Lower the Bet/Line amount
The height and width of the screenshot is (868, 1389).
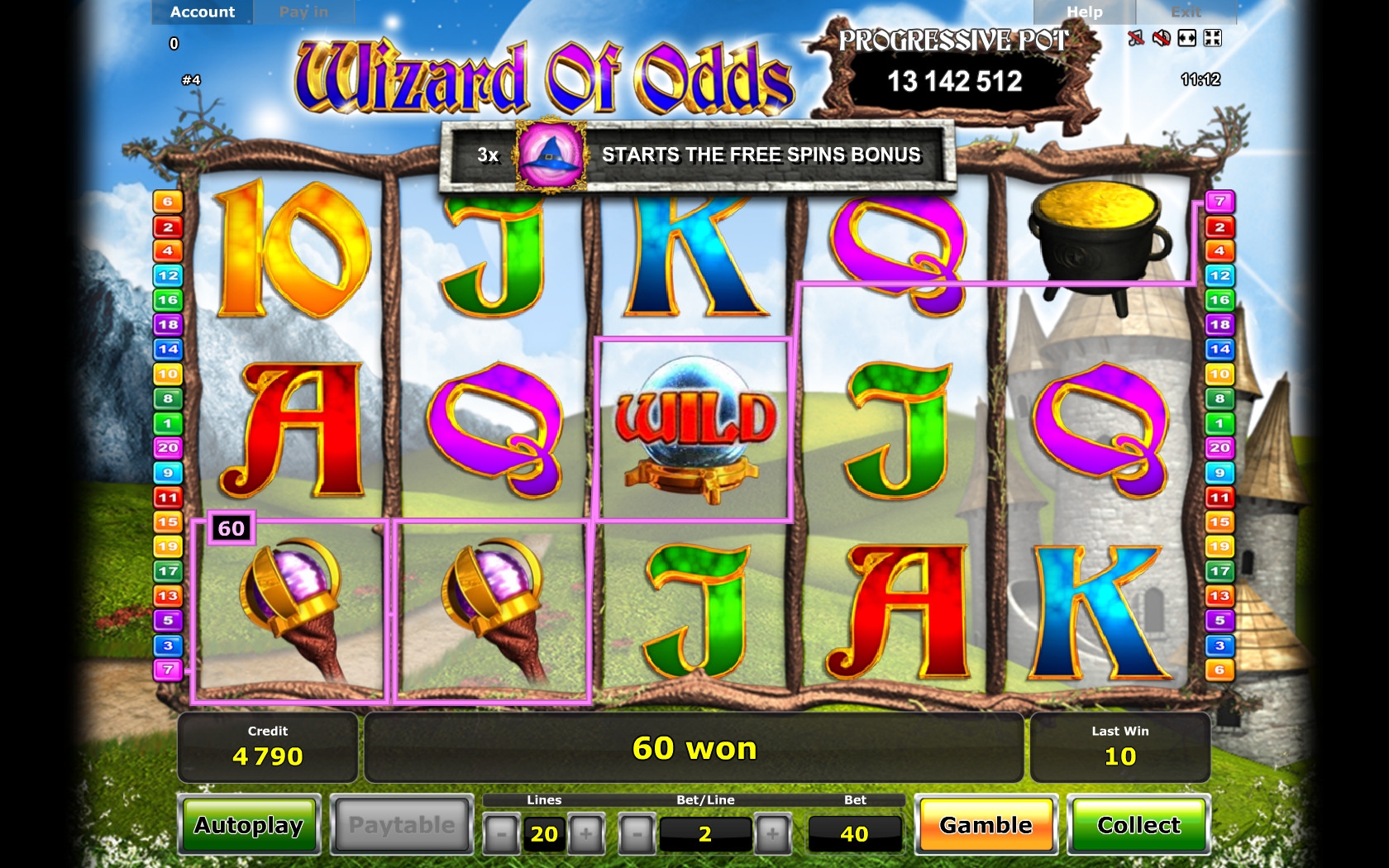637,834
